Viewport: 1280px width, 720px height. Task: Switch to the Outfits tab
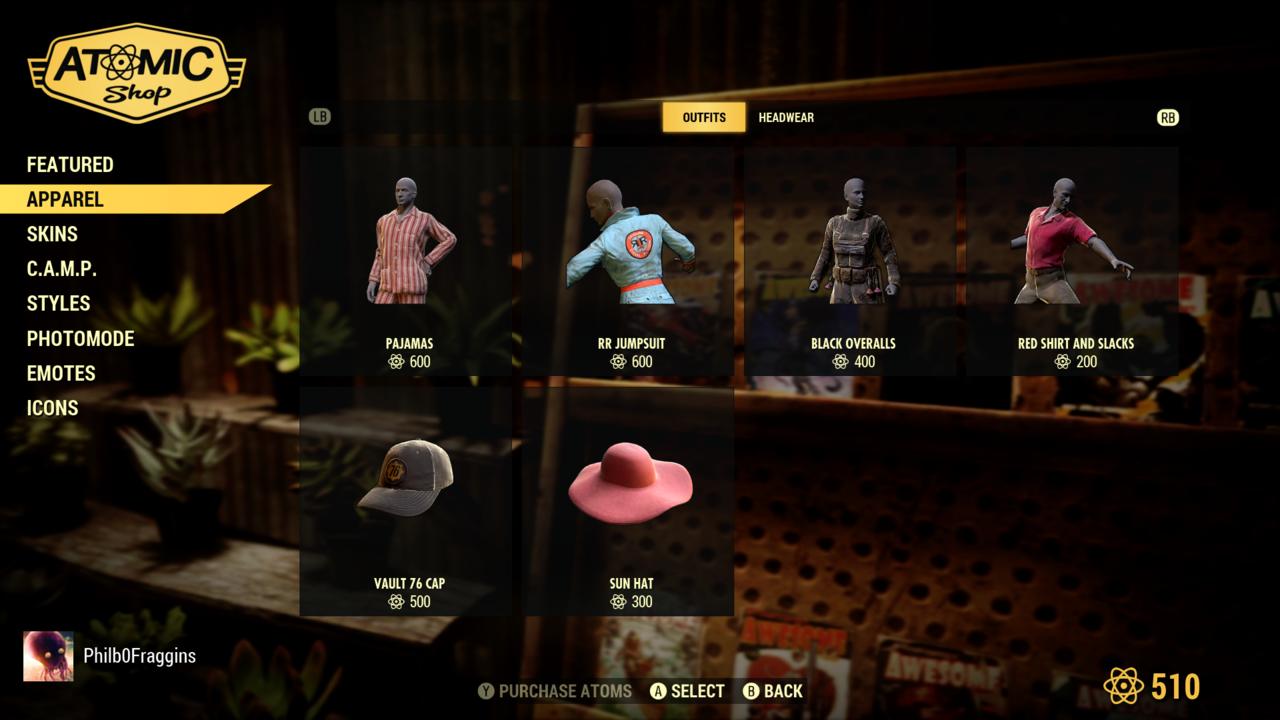tap(704, 117)
